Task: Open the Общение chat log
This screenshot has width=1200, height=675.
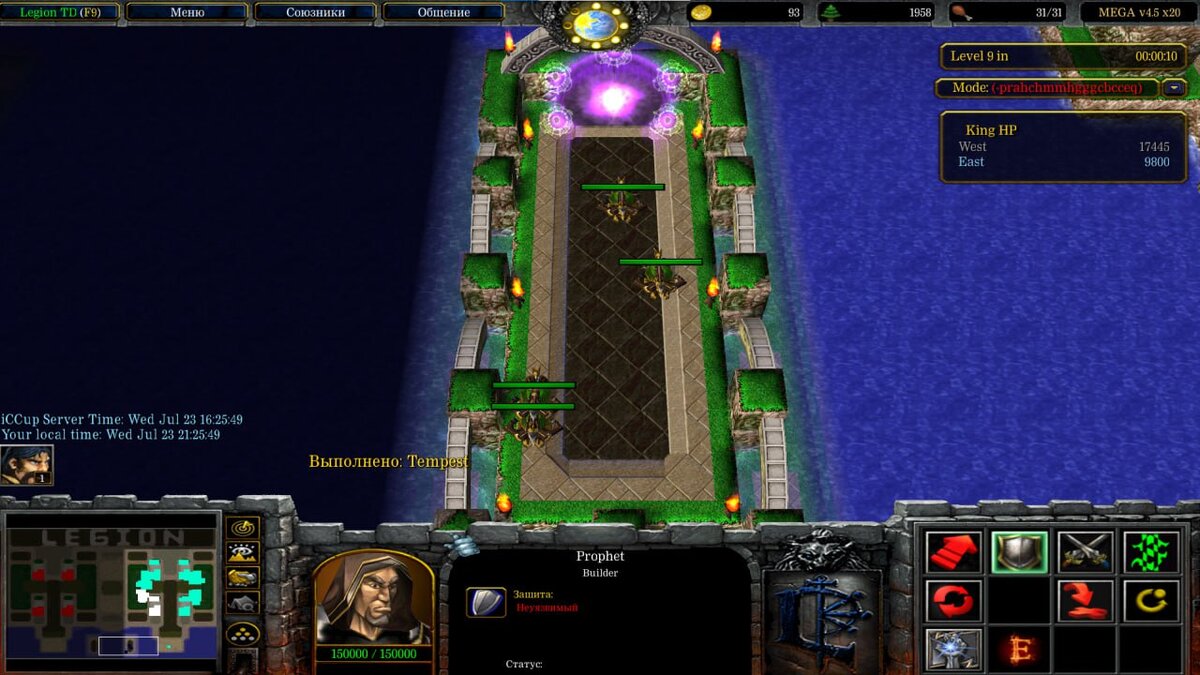Action: [x=443, y=13]
